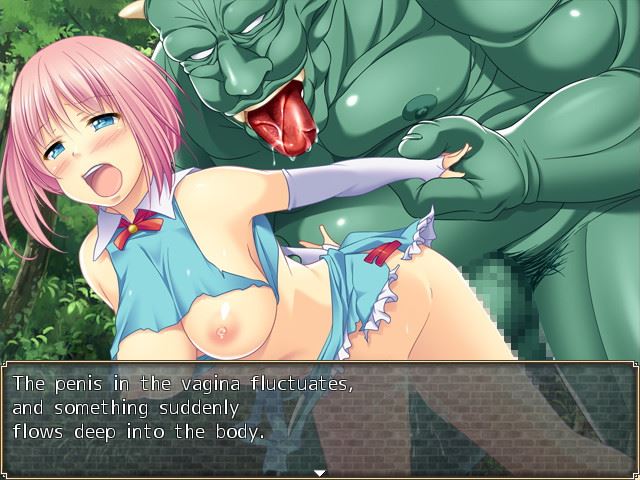Click the dialogue box's continue arrow

pos(319,471)
